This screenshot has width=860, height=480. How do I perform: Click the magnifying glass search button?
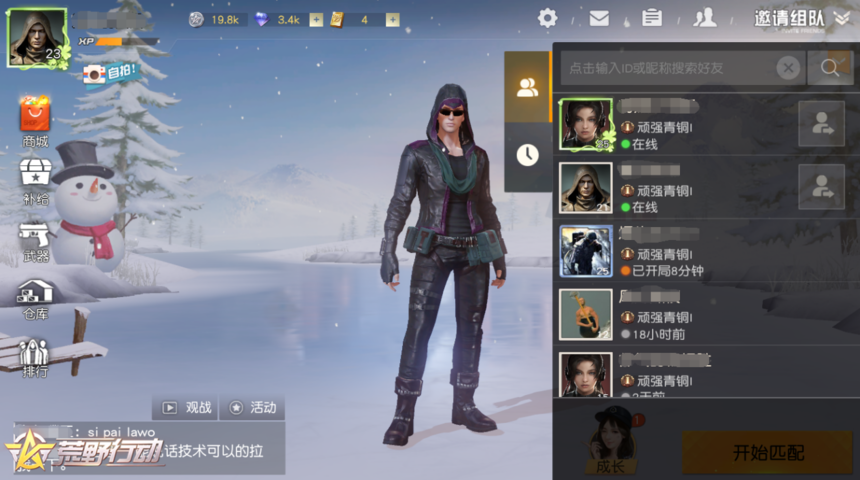coord(830,68)
